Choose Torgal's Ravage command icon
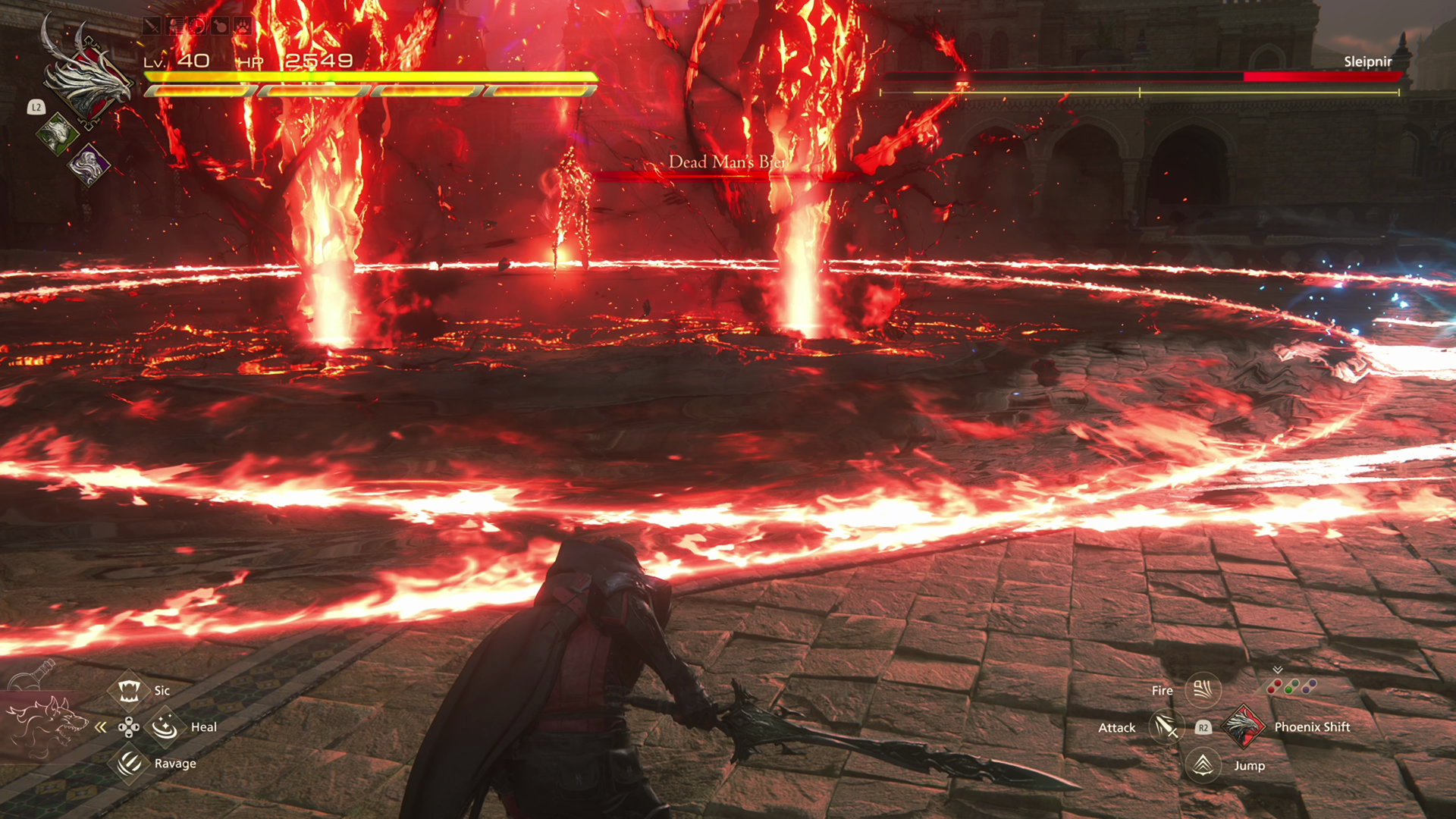Screen dimensions: 1456x819 click(129, 763)
